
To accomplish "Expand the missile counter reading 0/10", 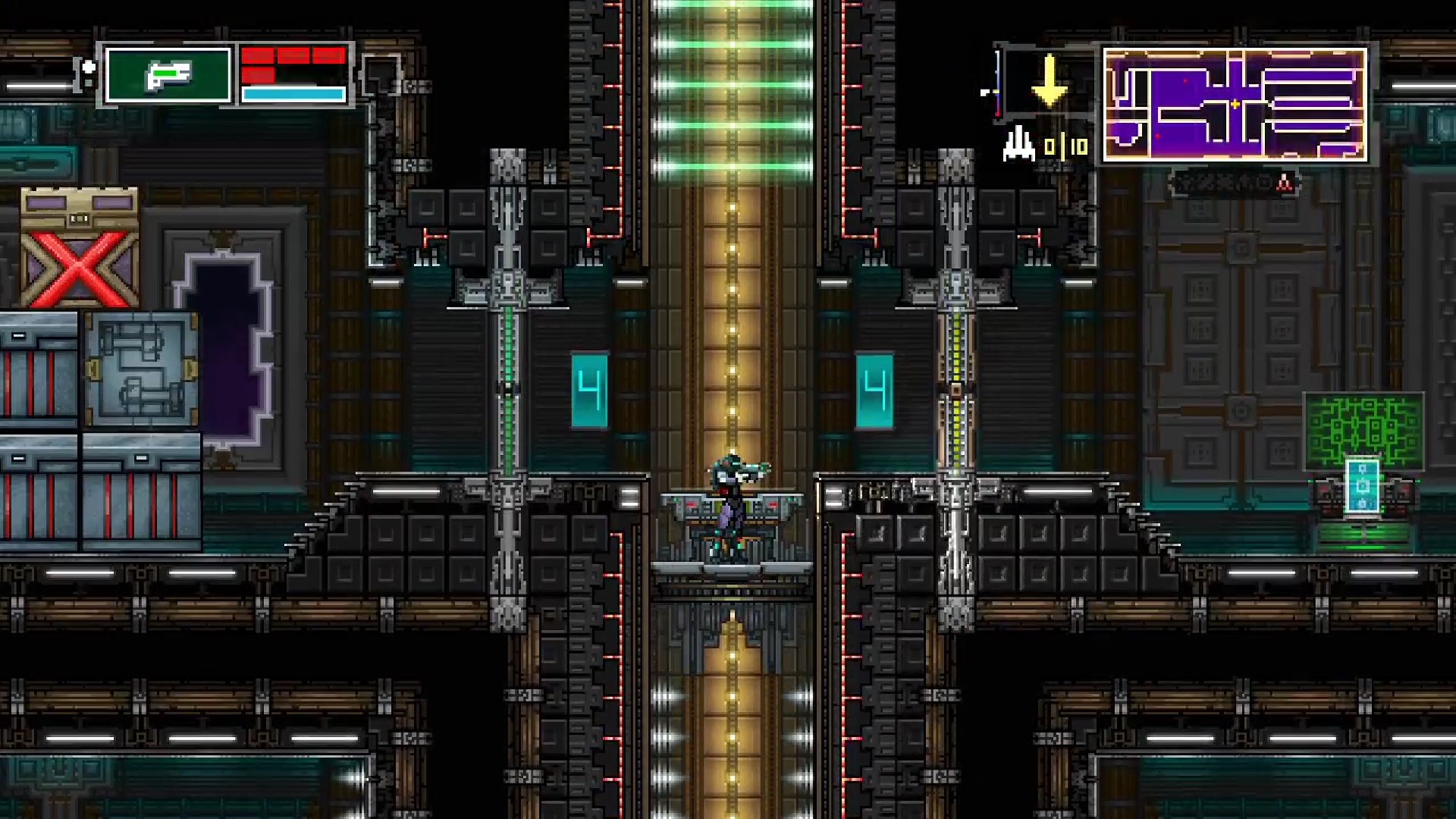I will pos(1065,146).
